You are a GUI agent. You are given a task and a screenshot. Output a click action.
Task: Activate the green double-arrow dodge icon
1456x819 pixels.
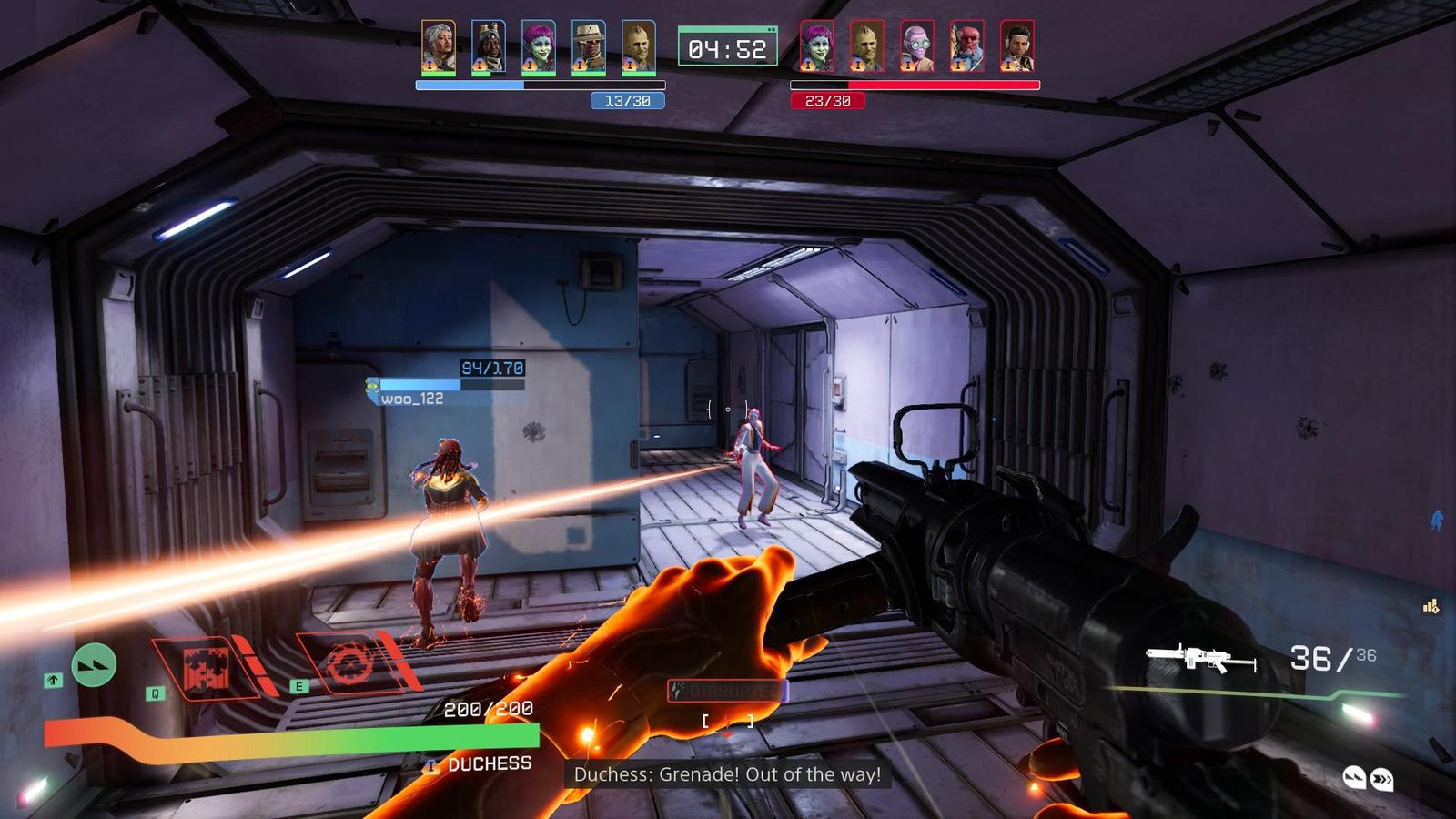(94, 664)
